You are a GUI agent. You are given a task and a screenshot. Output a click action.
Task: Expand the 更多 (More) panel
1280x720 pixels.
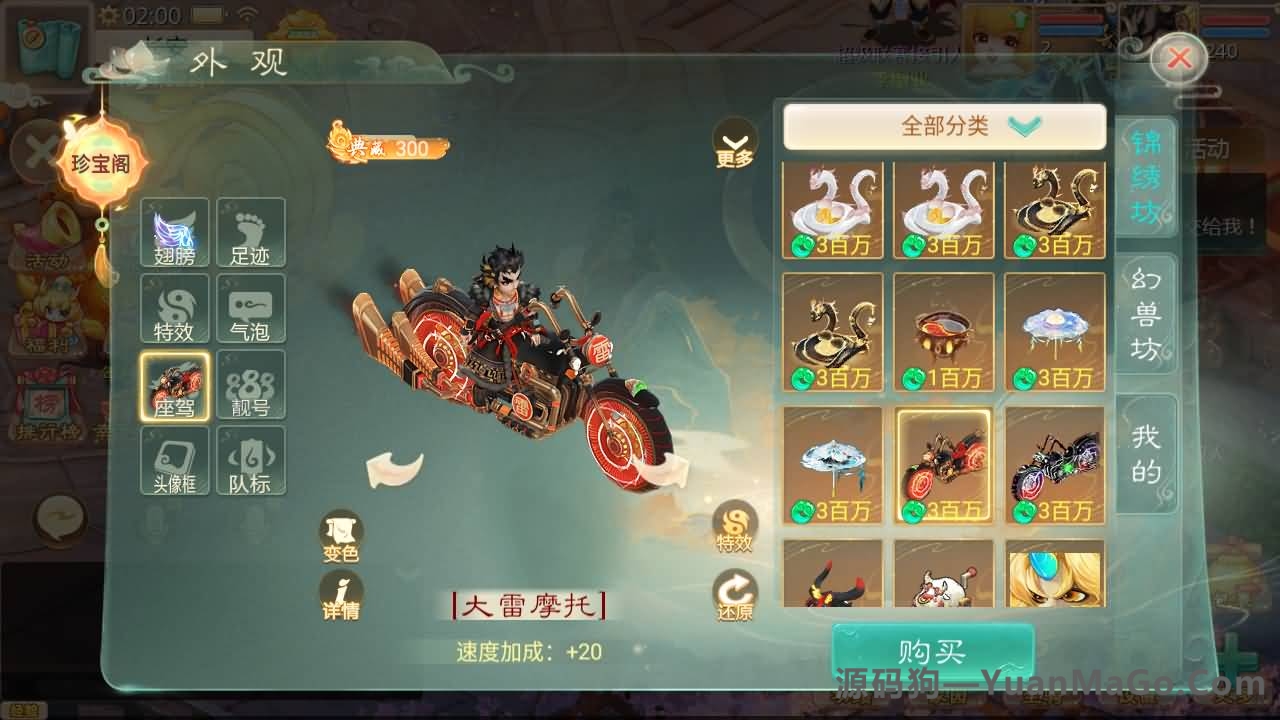[x=736, y=143]
